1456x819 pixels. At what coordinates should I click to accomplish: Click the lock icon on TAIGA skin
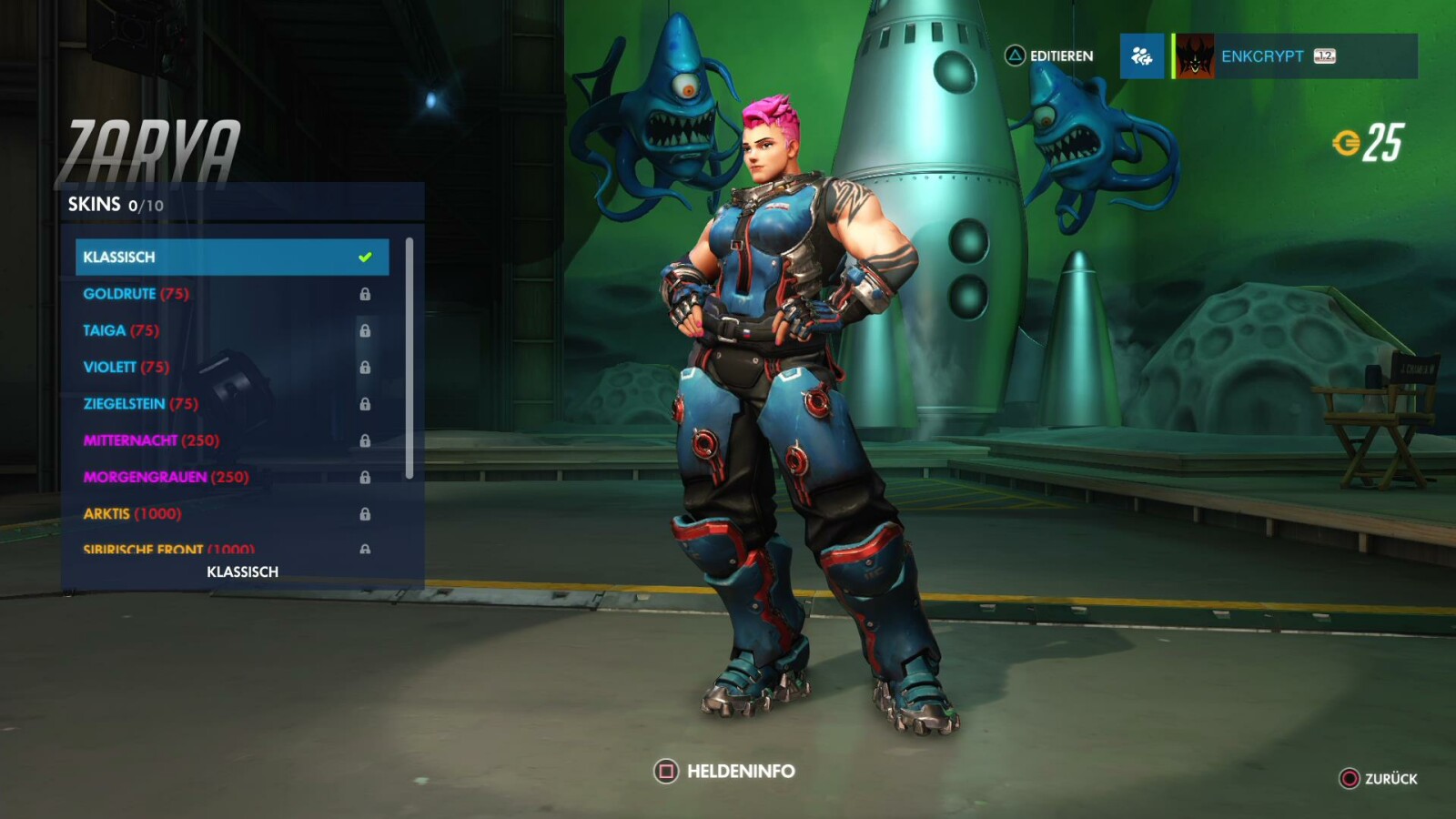coord(367,330)
